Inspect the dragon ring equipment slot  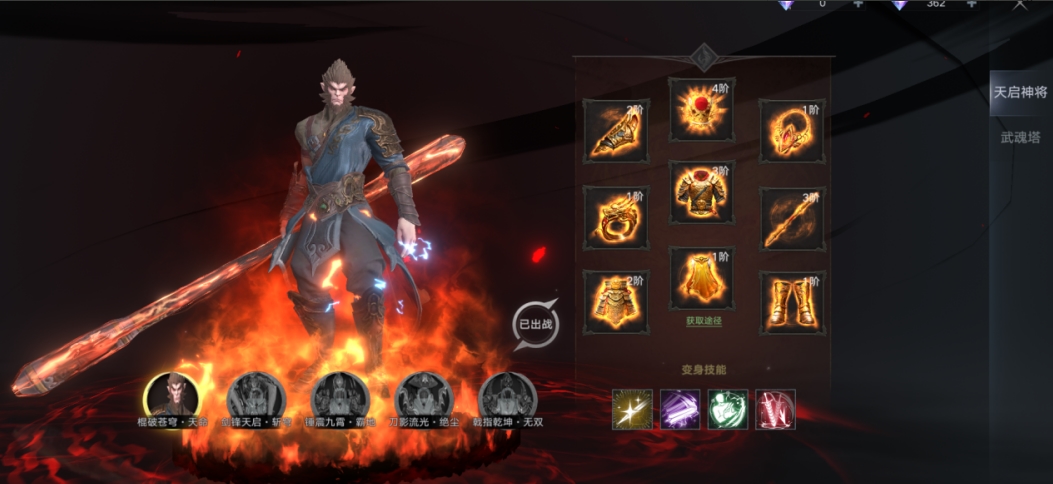point(615,218)
